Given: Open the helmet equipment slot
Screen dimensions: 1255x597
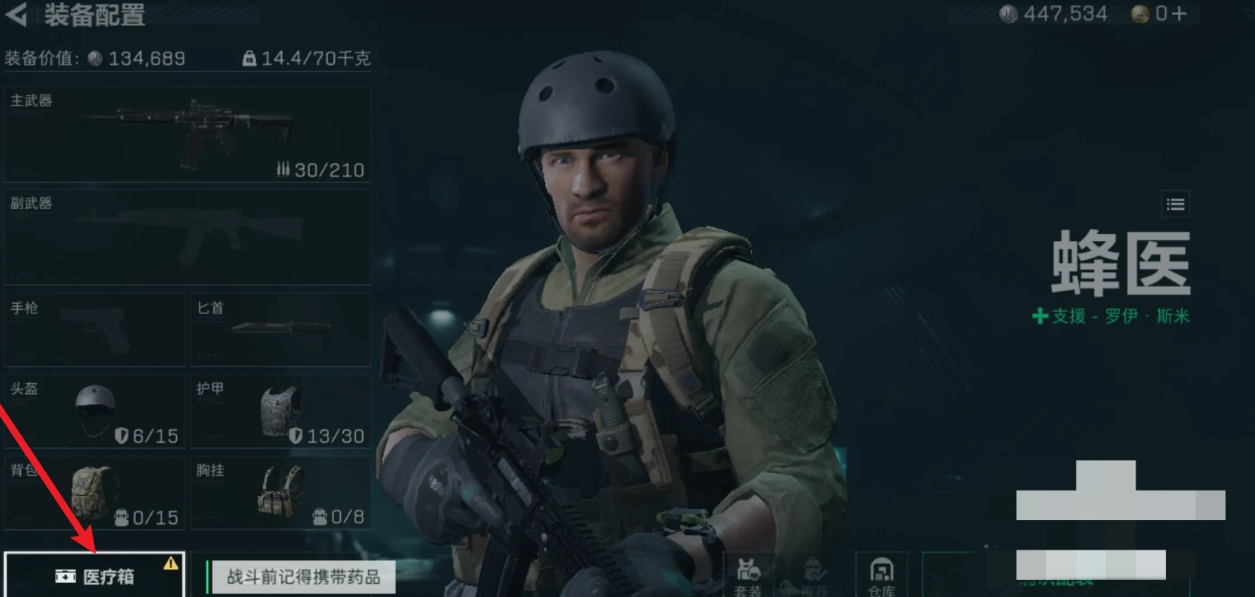Looking at the screenshot, I should point(94,411).
